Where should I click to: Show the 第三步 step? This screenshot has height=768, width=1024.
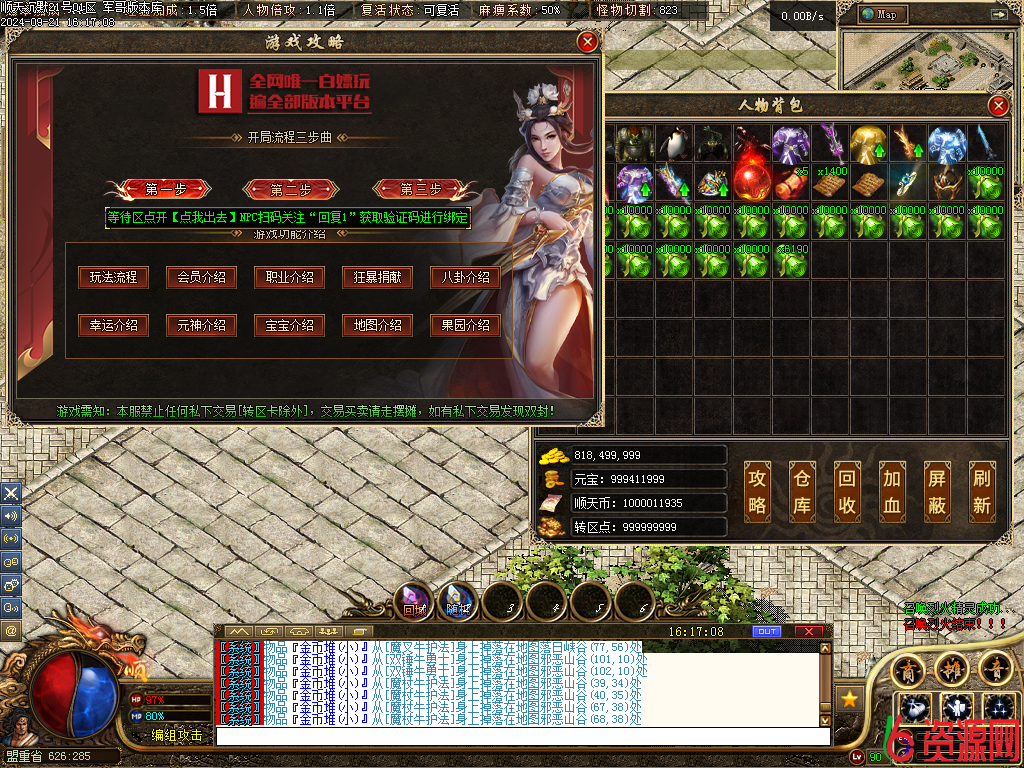pyautogui.click(x=420, y=189)
